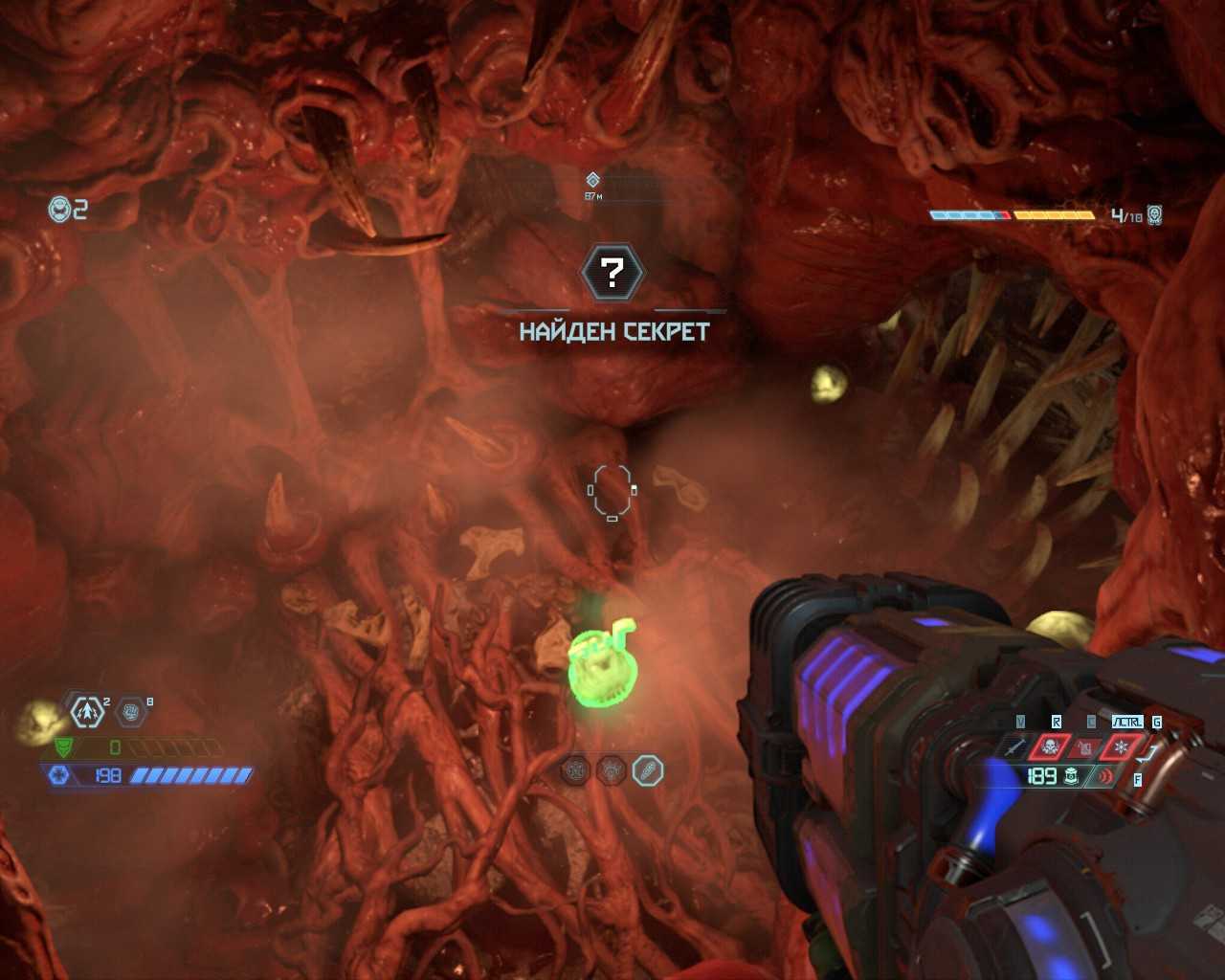Click the red sound-wave weapon mod icon
Image resolution: width=1225 pixels, height=980 pixels.
(1108, 776)
